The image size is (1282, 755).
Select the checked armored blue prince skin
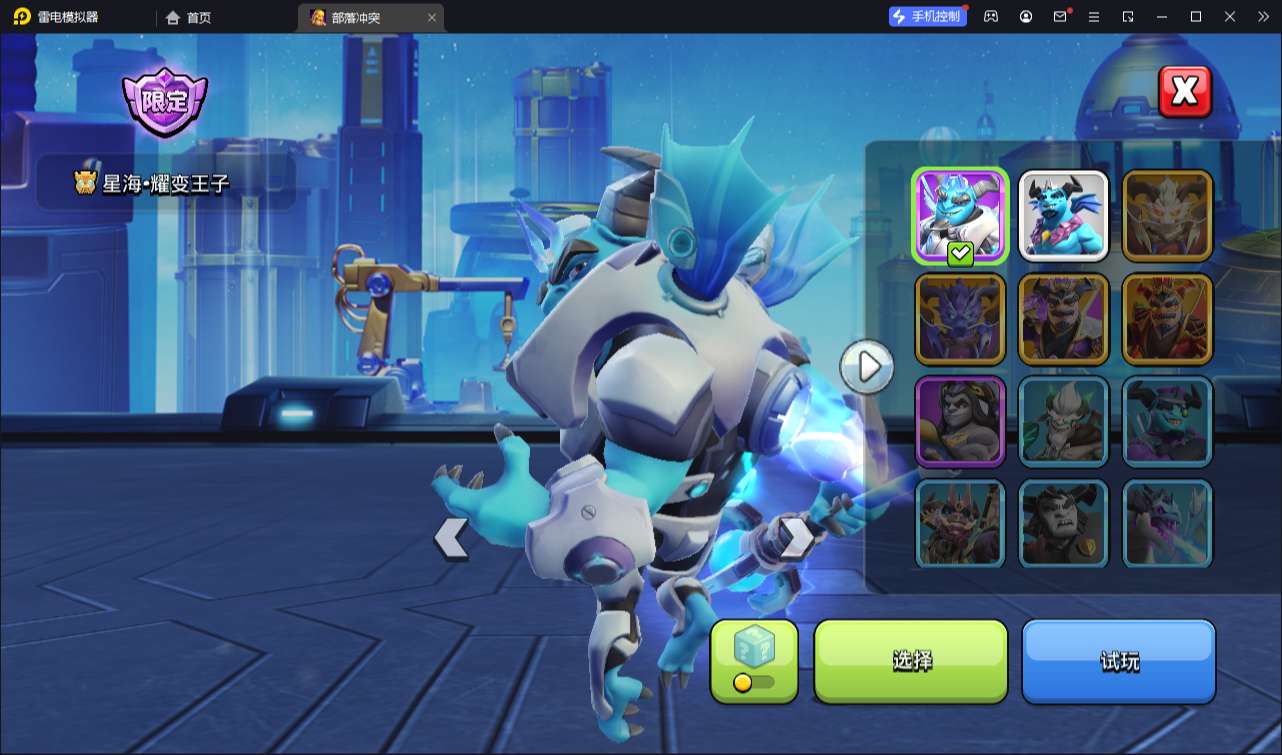pyautogui.click(x=960, y=215)
